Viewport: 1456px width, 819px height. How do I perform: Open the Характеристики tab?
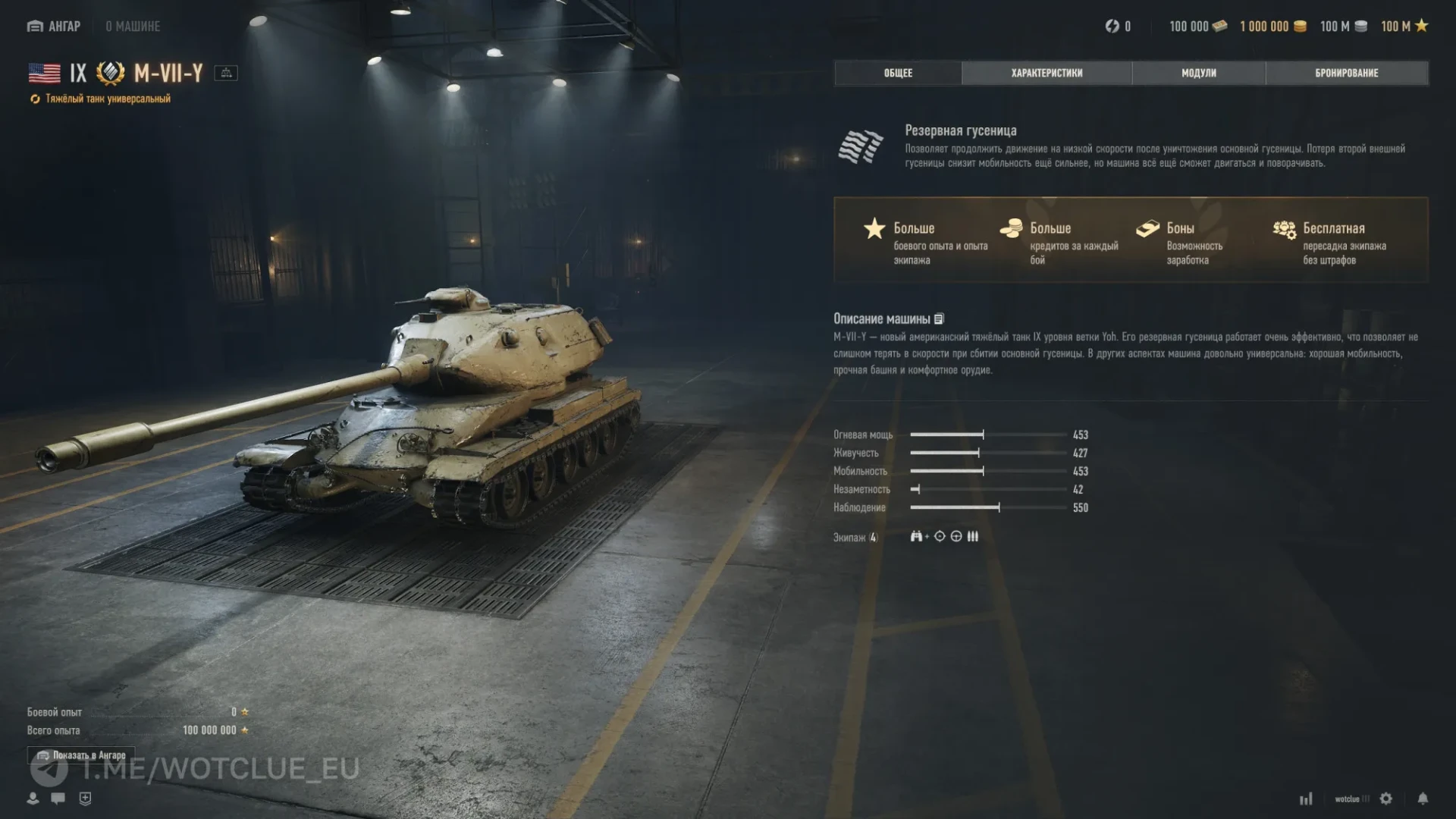click(x=1046, y=73)
